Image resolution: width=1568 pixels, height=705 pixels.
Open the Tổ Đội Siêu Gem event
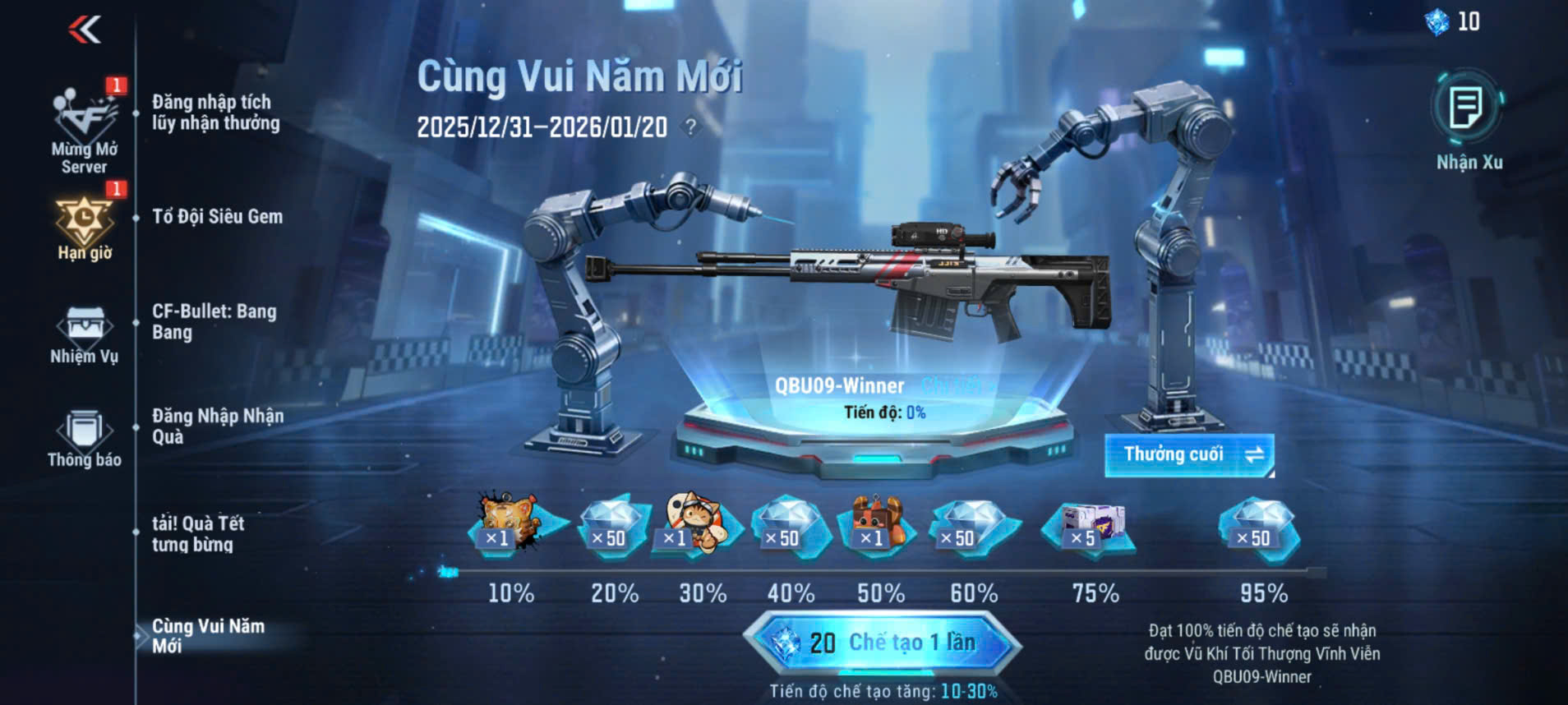click(x=217, y=217)
